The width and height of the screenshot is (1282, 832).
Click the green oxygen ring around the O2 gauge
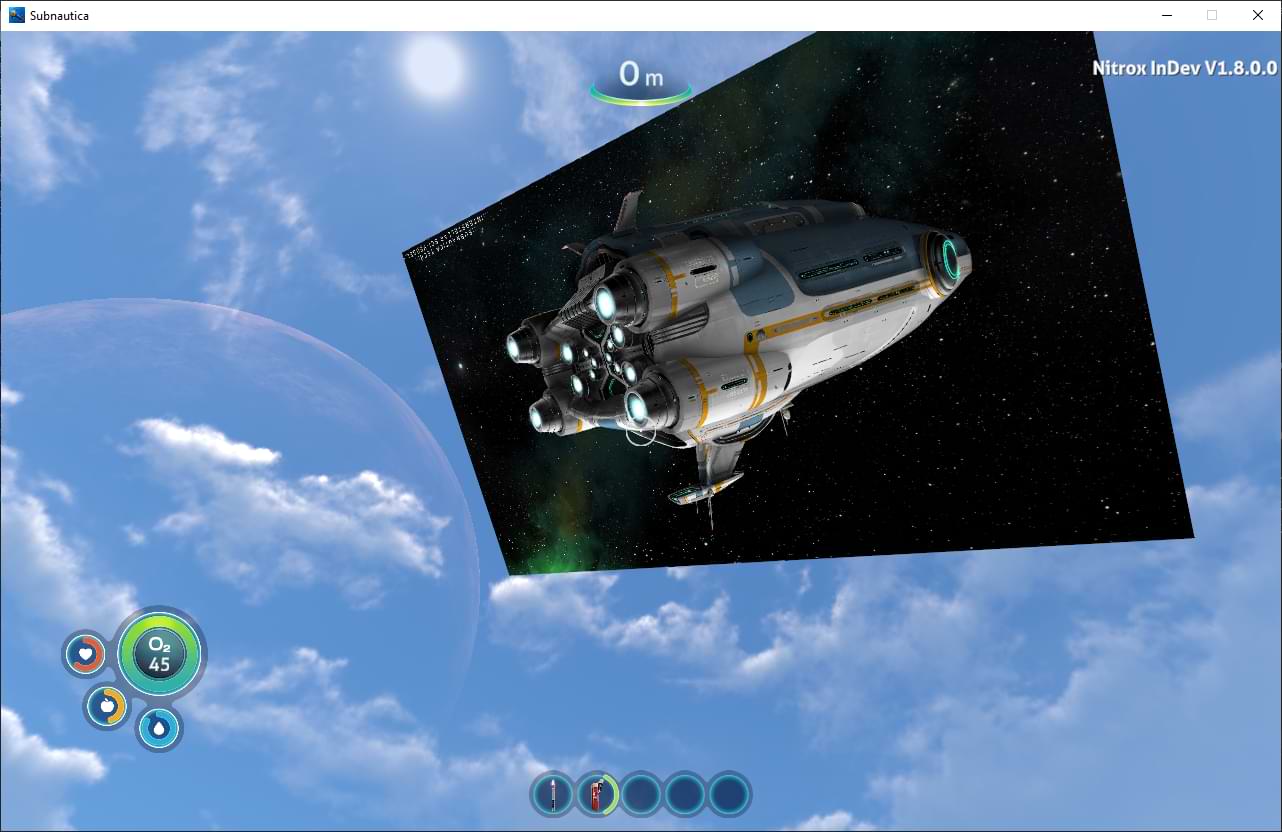[x=160, y=623]
